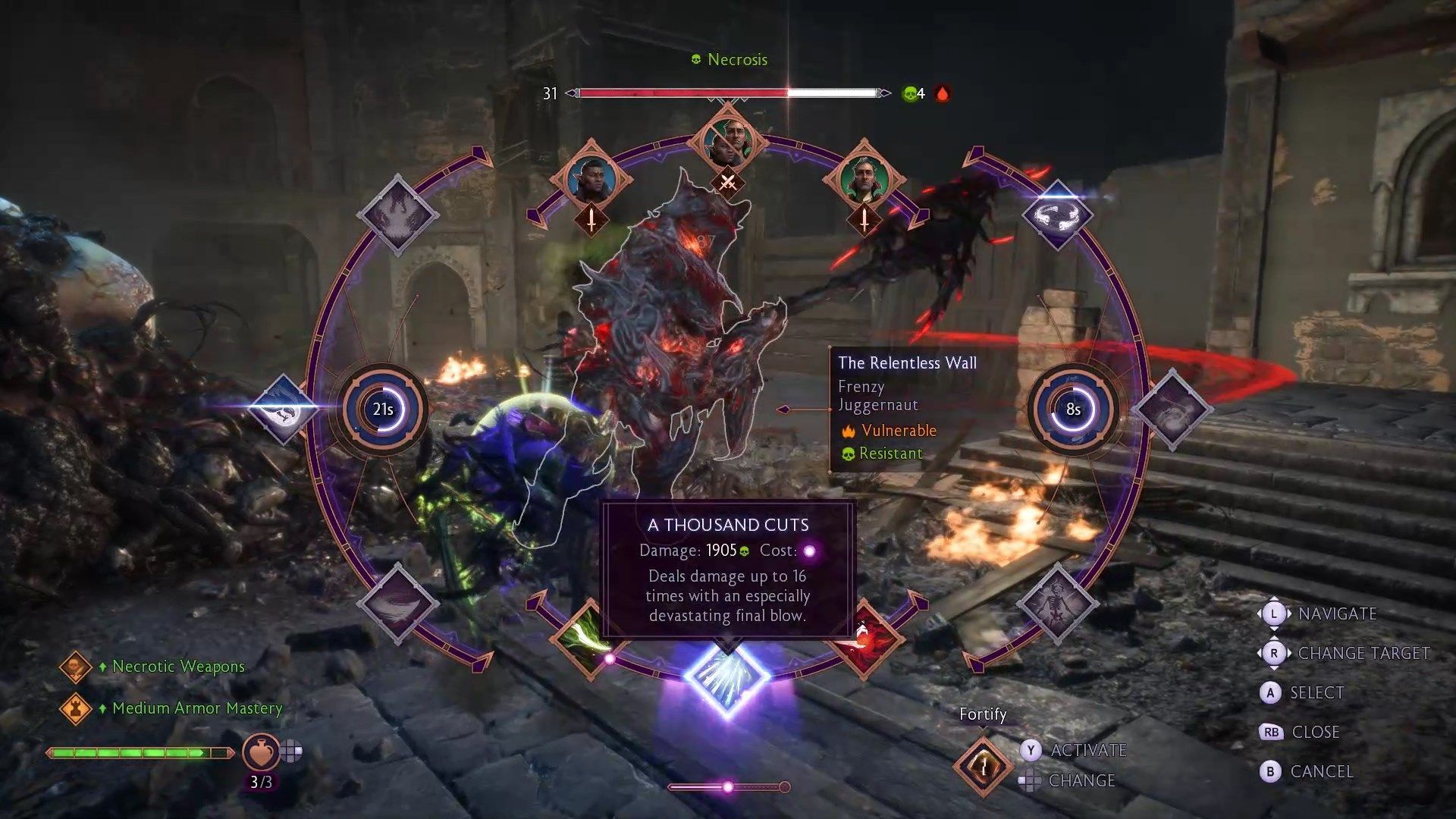1456x819 pixels.
Task: Choose the combined both-companions portrait
Action: 728,141
